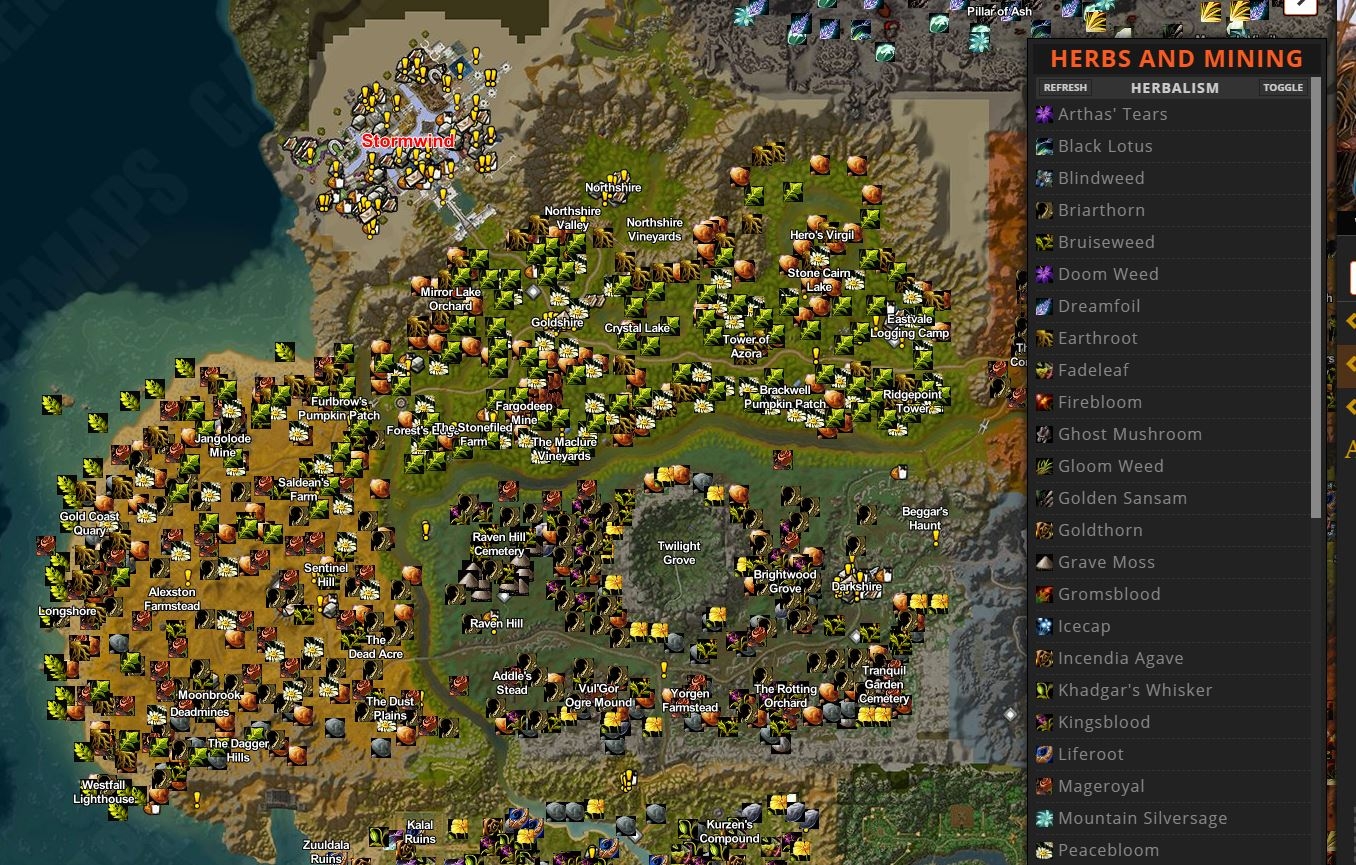Screen dimensions: 1356x865
Task: Click the Arthas' Tears herb icon
Action: pos(1044,114)
